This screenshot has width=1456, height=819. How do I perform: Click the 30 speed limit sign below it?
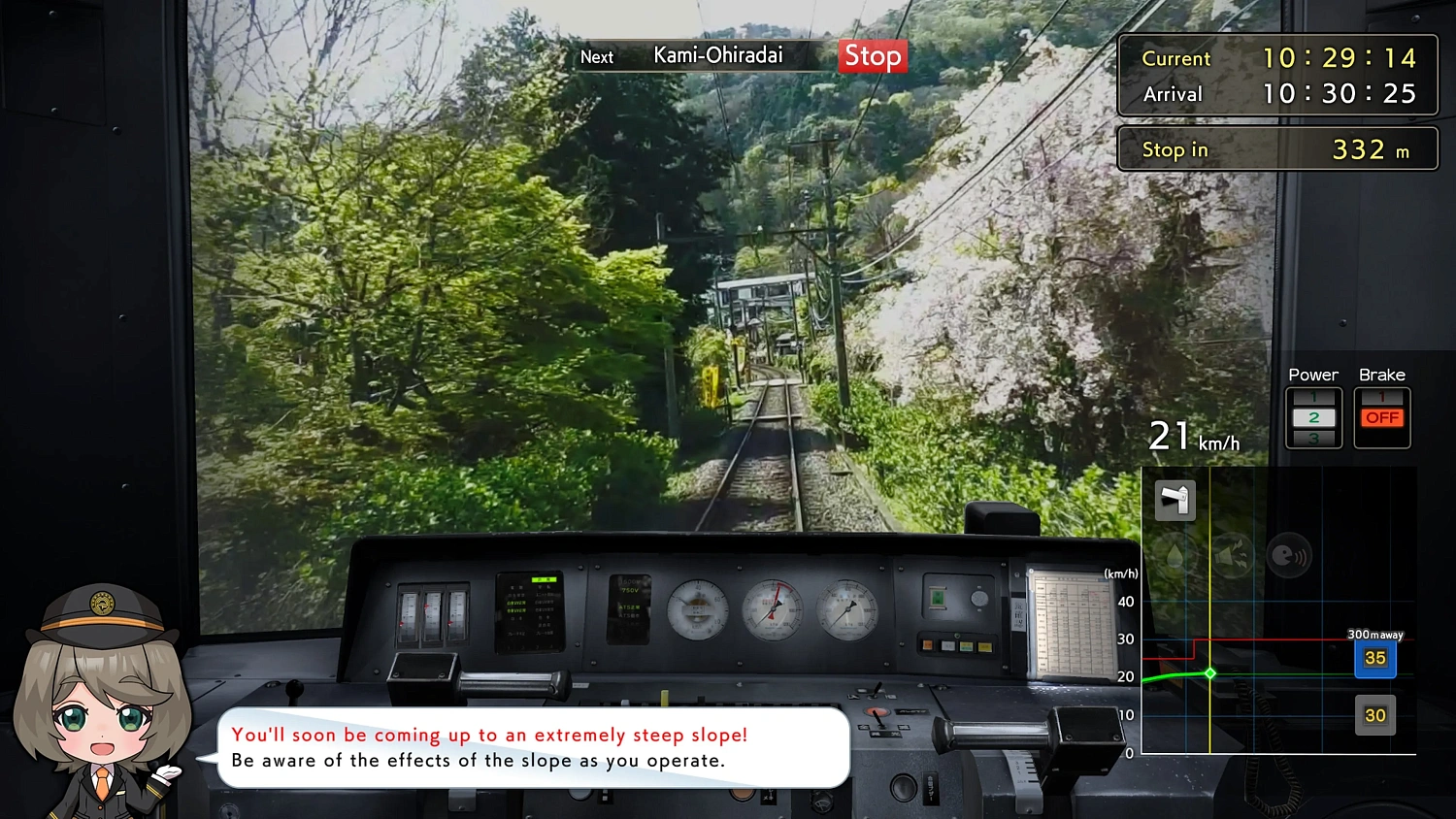(x=1375, y=715)
